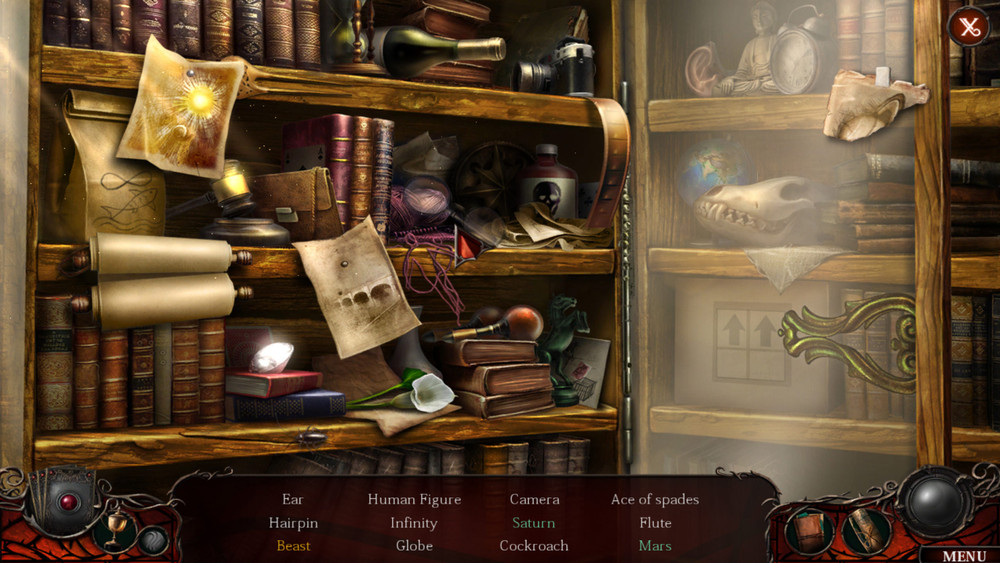This screenshot has width=1000, height=563.
Task: Select the Flute list entry
Action: click(655, 522)
